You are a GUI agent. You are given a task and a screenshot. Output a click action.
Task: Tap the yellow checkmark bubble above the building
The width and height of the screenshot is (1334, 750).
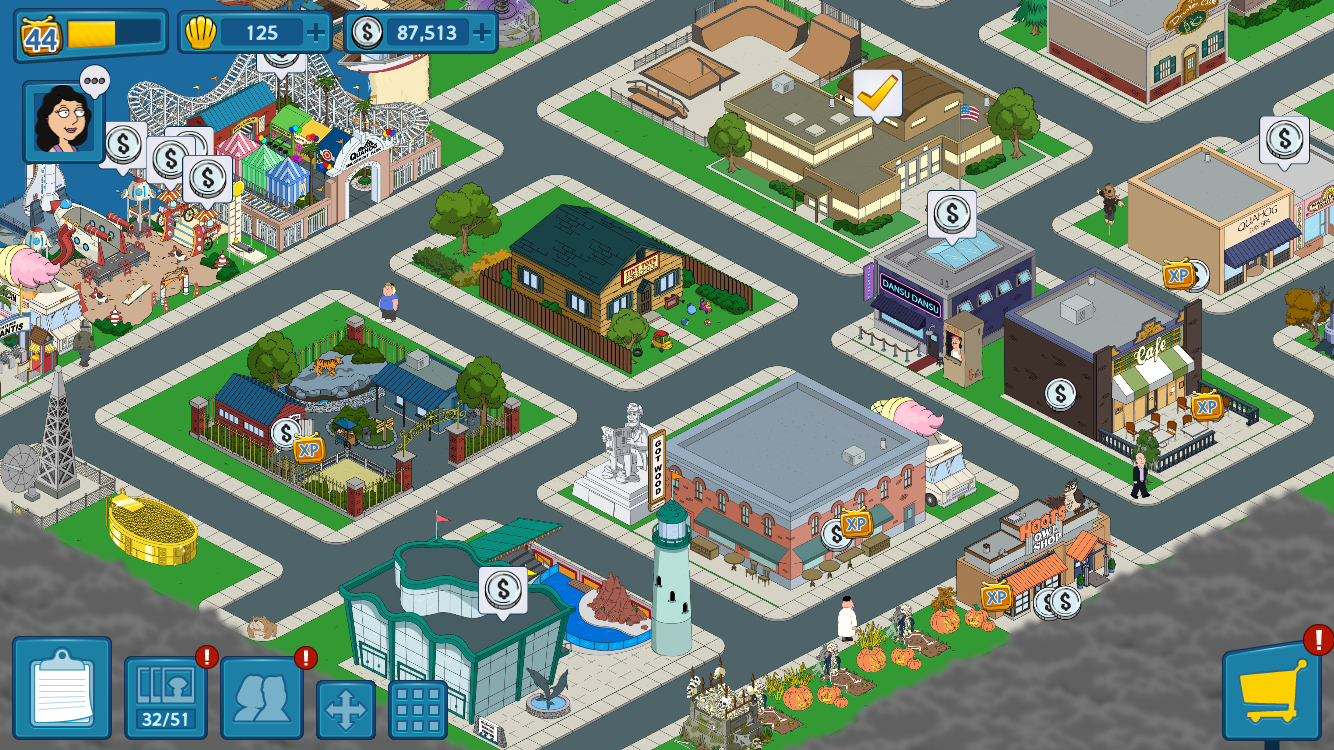point(877,93)
